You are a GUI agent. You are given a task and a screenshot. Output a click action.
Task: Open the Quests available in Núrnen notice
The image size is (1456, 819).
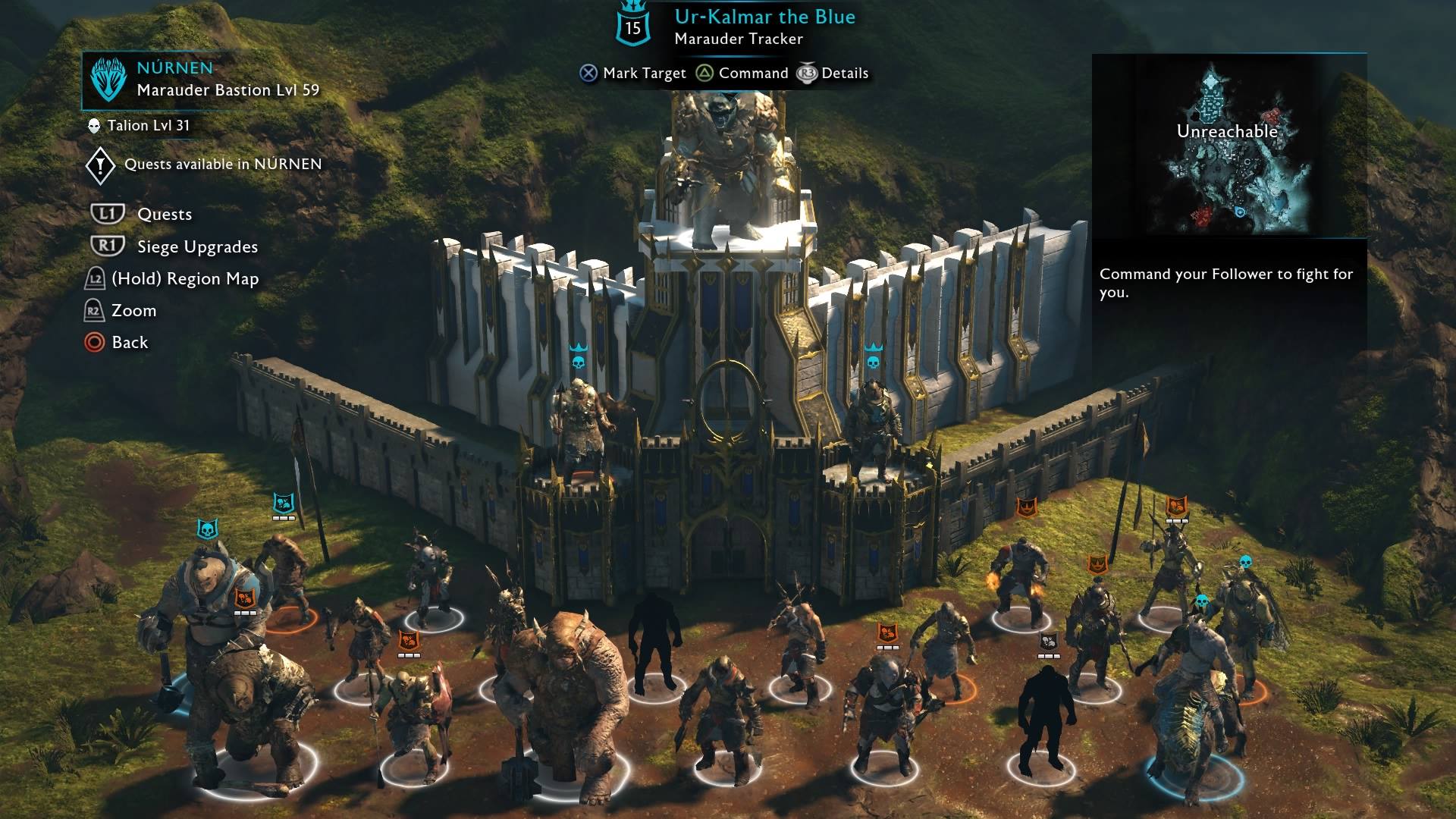click(222, 165)
